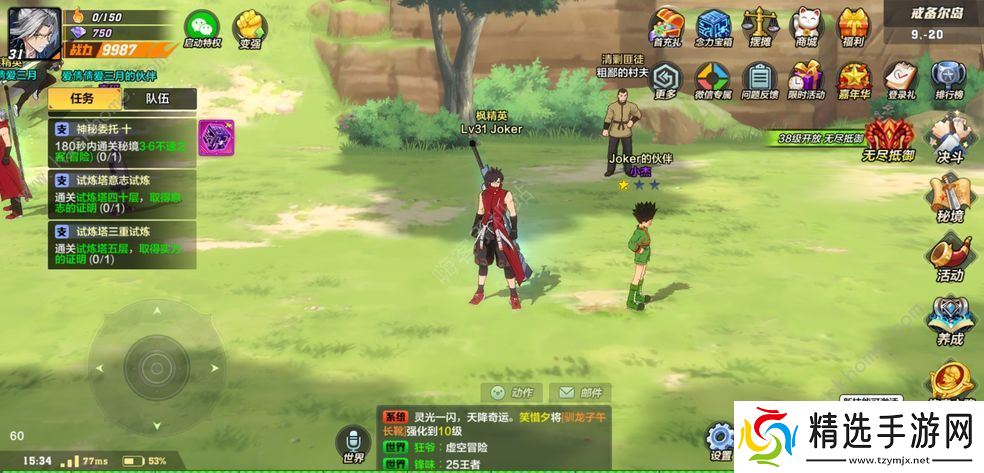Expand the 更多 more menu
The height and width of the screenshot is (473, 984).
point(667,78)
